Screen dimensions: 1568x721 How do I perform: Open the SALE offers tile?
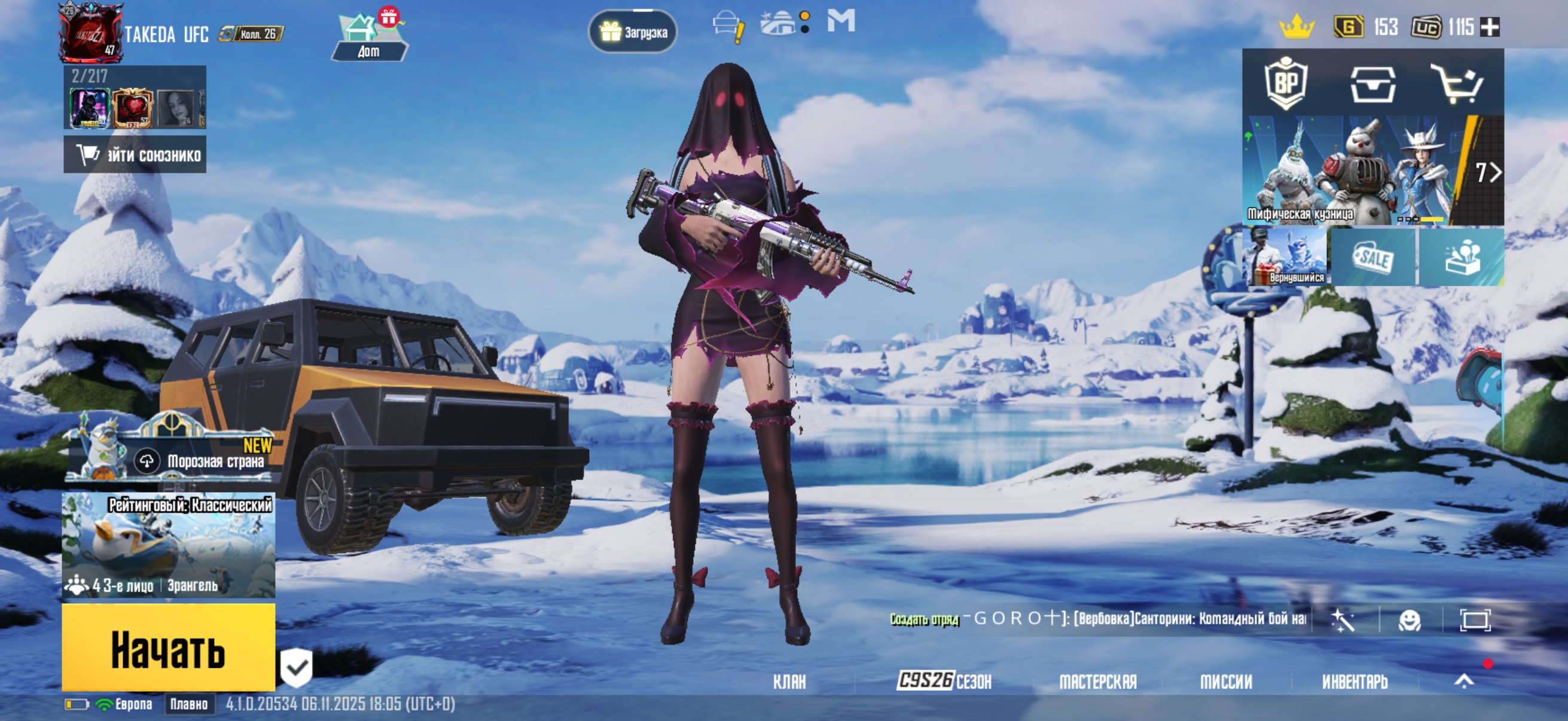tap(1373, 256)
